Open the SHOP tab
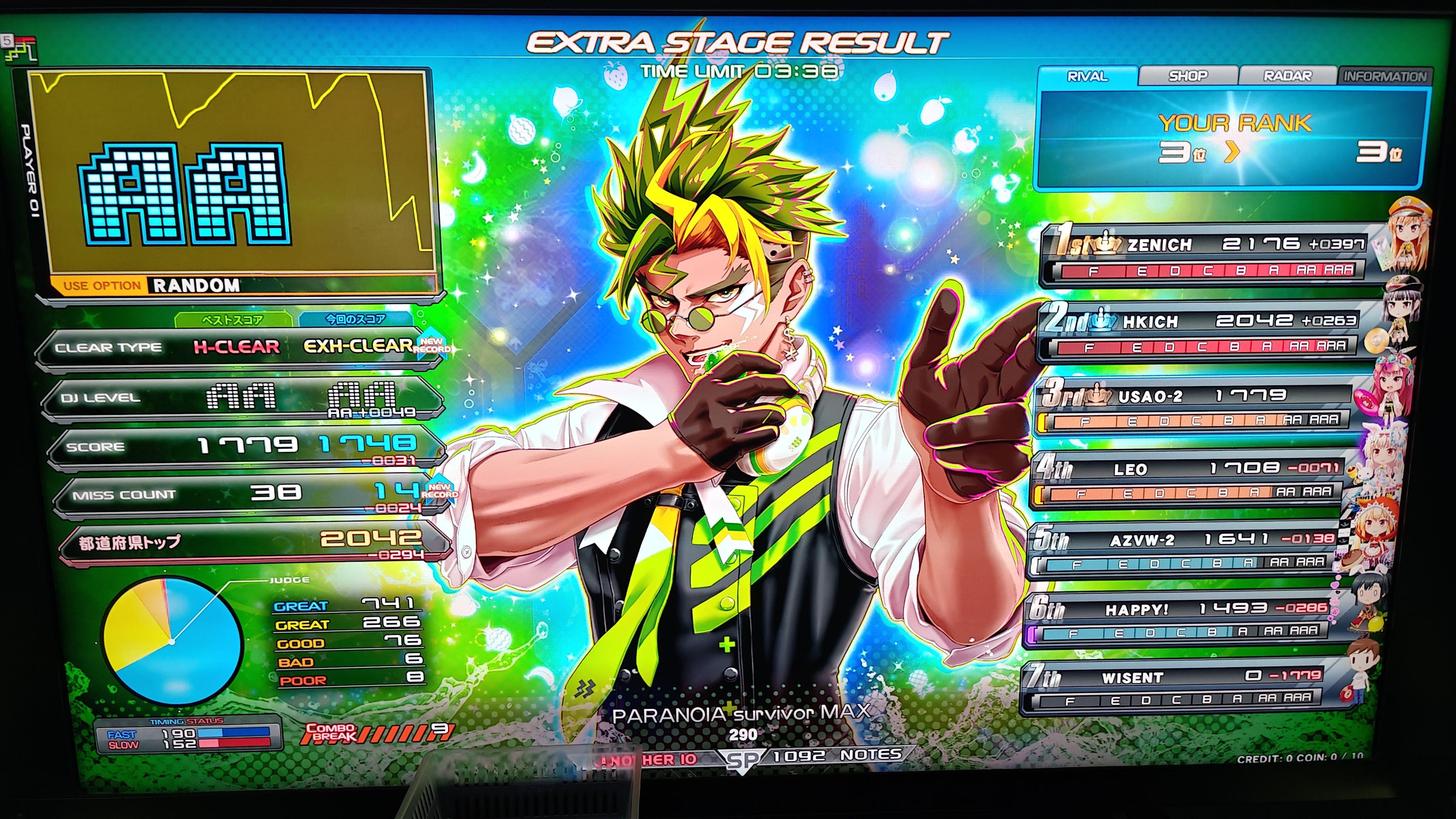This screenshot has width=1456, height=819. pos(1188,76)
